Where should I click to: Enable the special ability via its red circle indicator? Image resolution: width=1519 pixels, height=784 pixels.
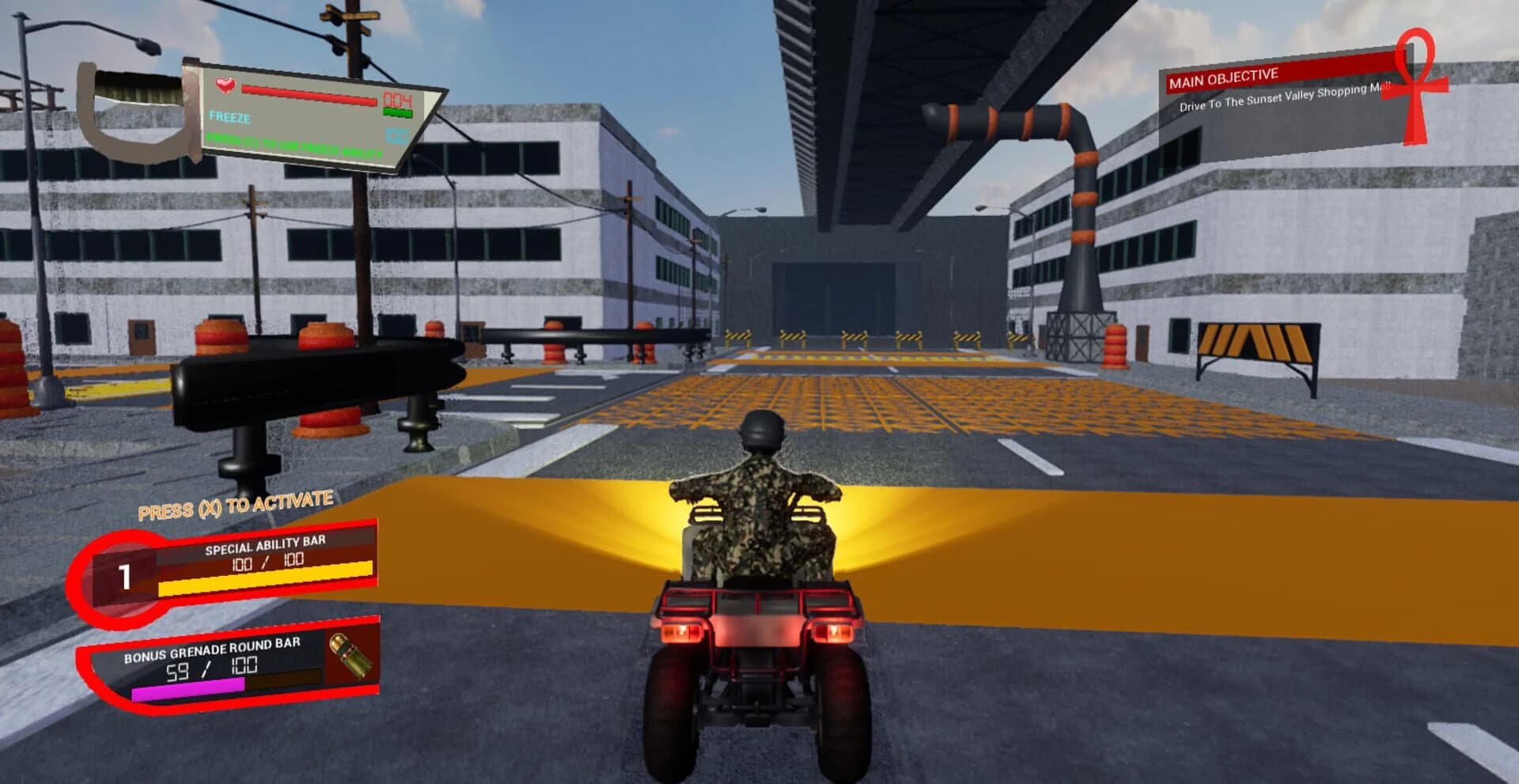119,578
